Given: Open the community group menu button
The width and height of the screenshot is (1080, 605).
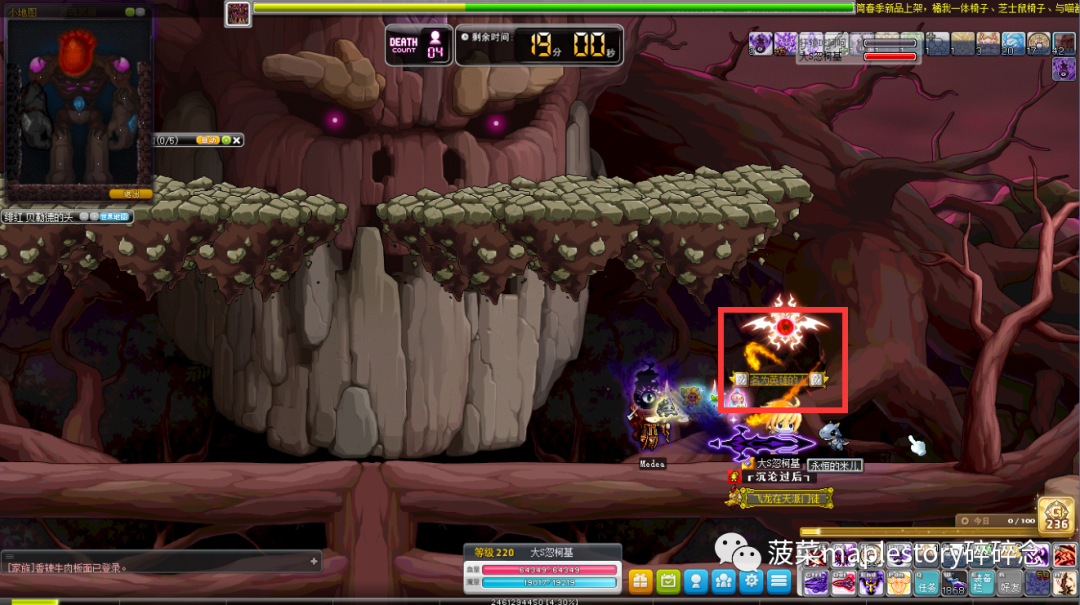Looking at the screenshot, I should [724, 581].
